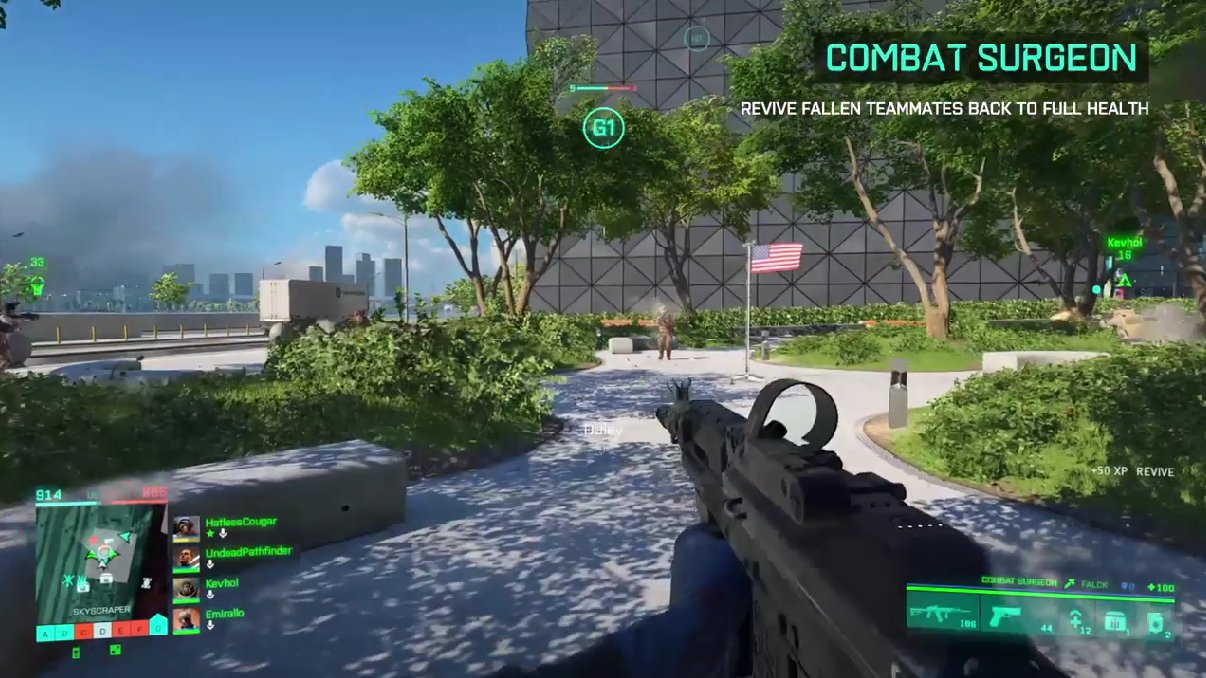Screen dimensions: 1206x678
Task: Select squadmate UndeadPathfinder's portrait
Action: click(186, 559)
